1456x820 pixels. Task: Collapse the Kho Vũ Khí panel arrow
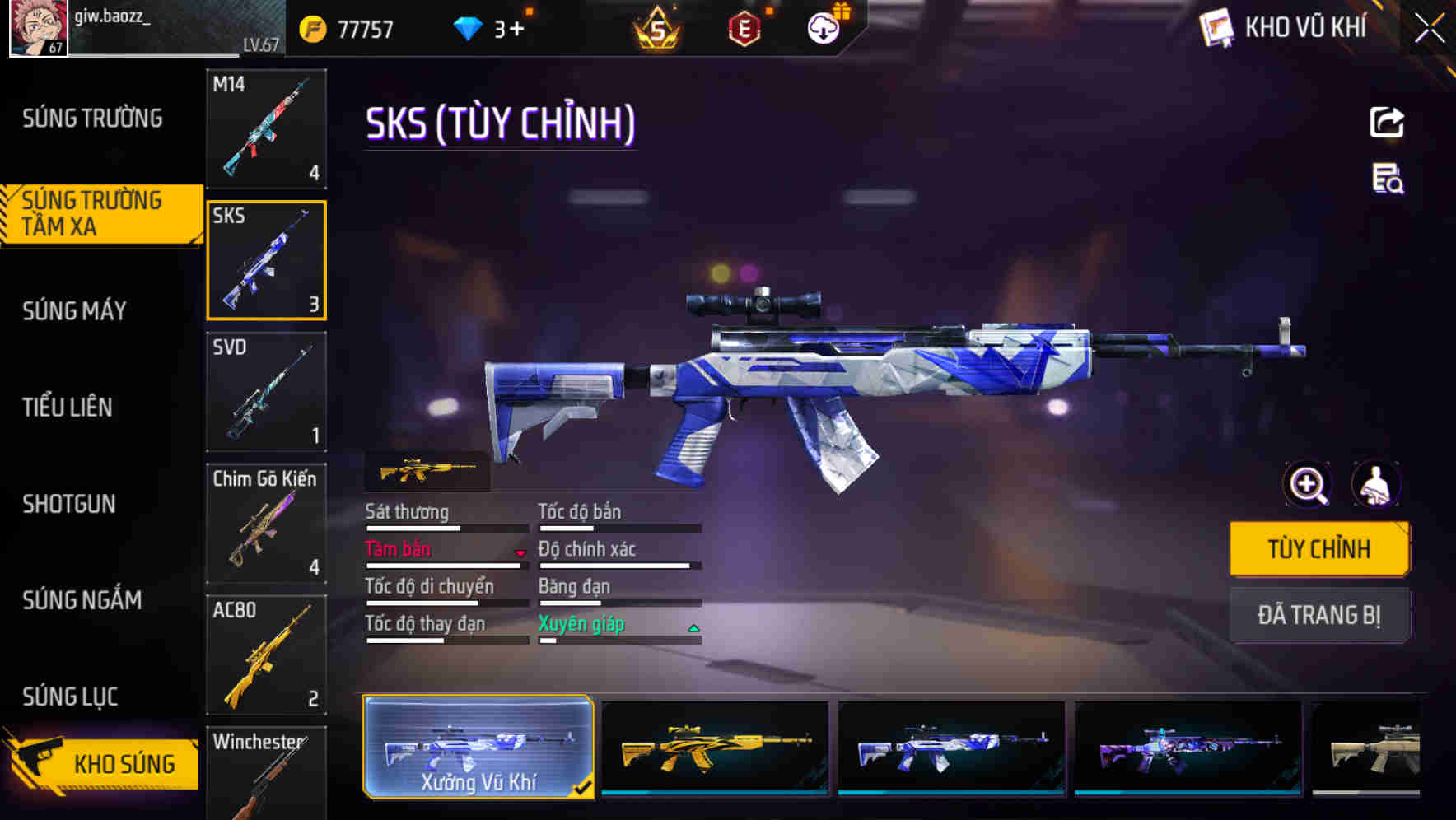point(1429,27)
